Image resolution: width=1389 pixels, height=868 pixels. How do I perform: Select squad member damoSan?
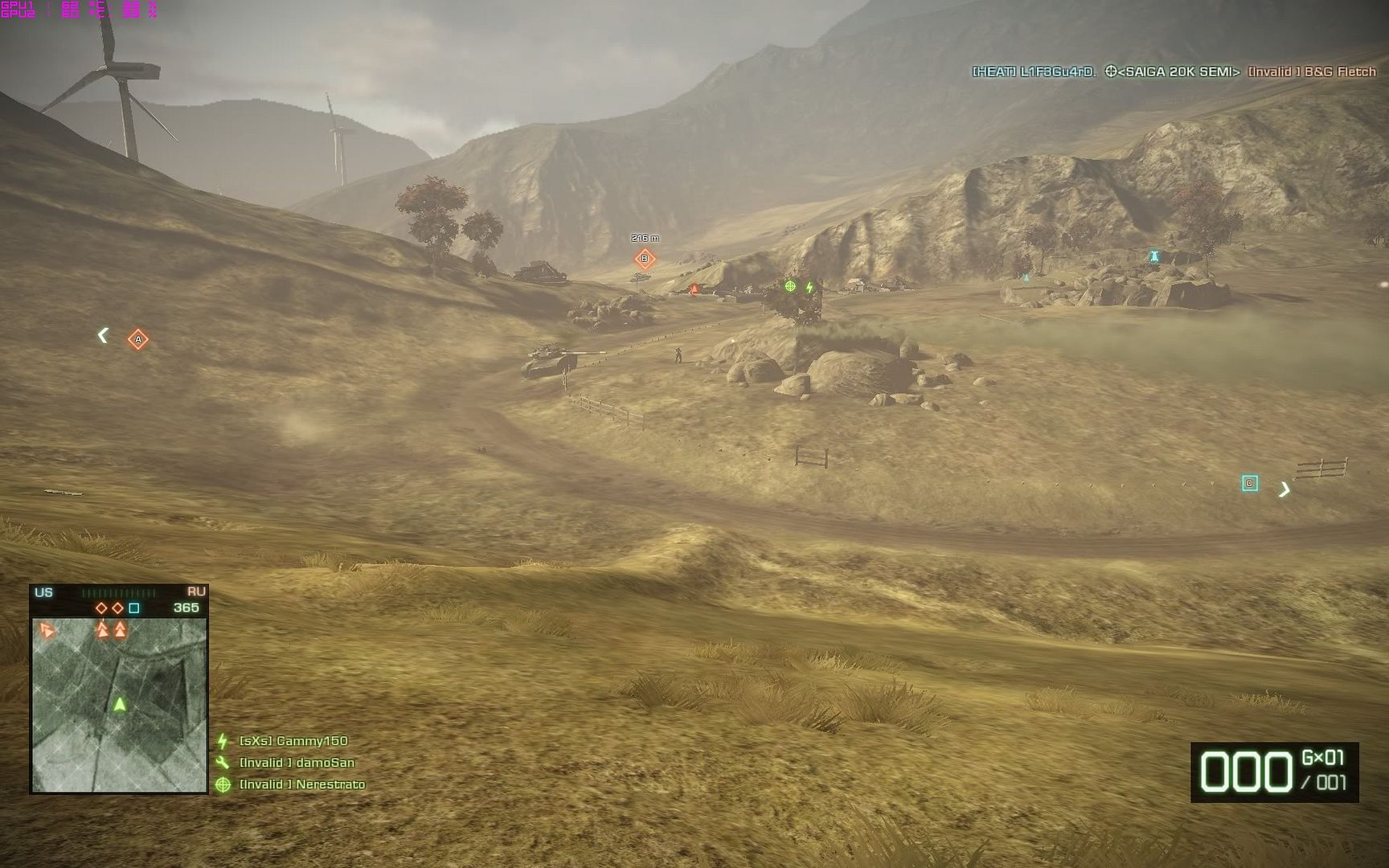(x=297, y=763)
